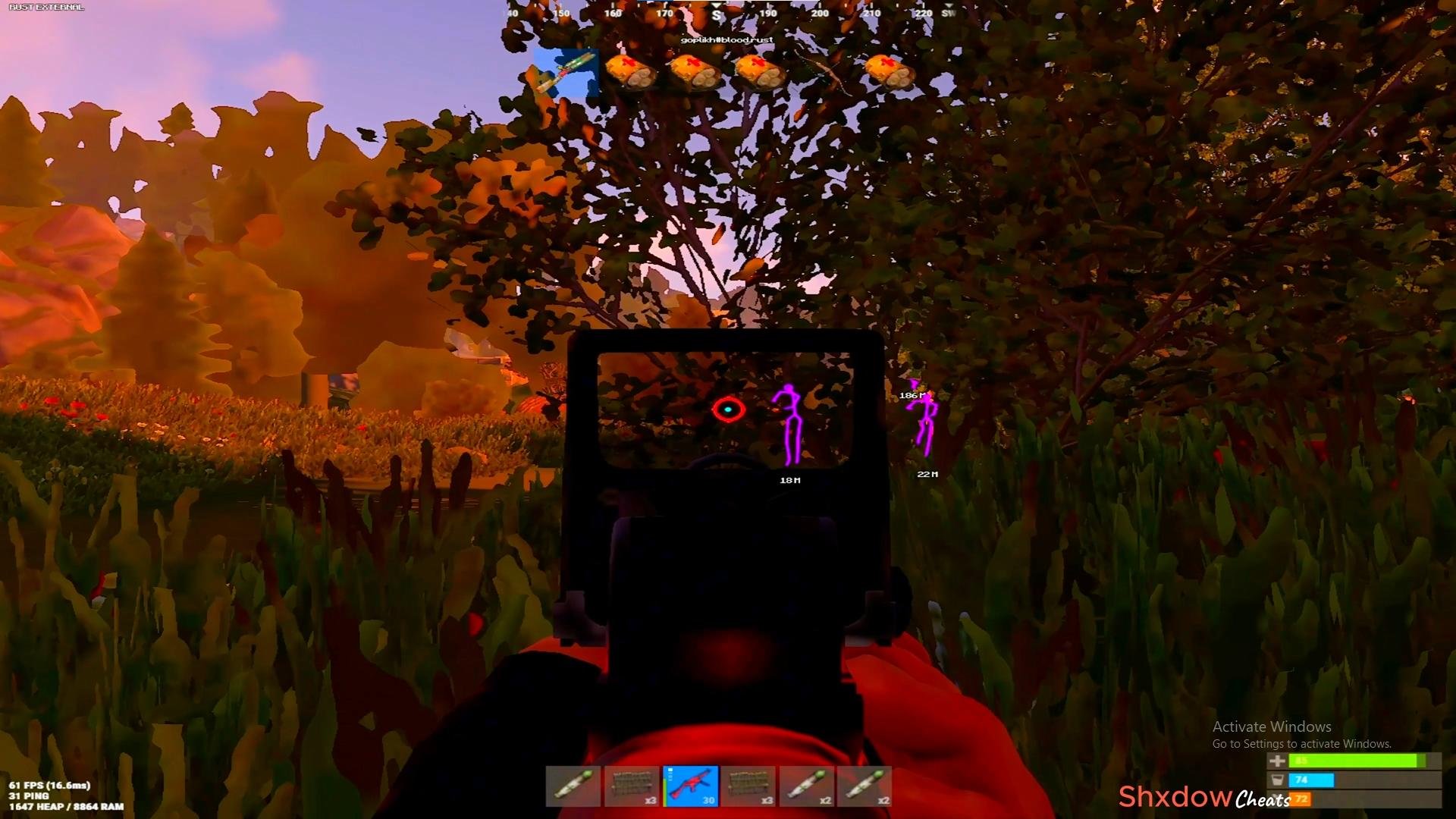This screenshot has width=1456, height=819.
Task: Click the 18M distance label under the skeleton ESP
Action: [789, 479]
